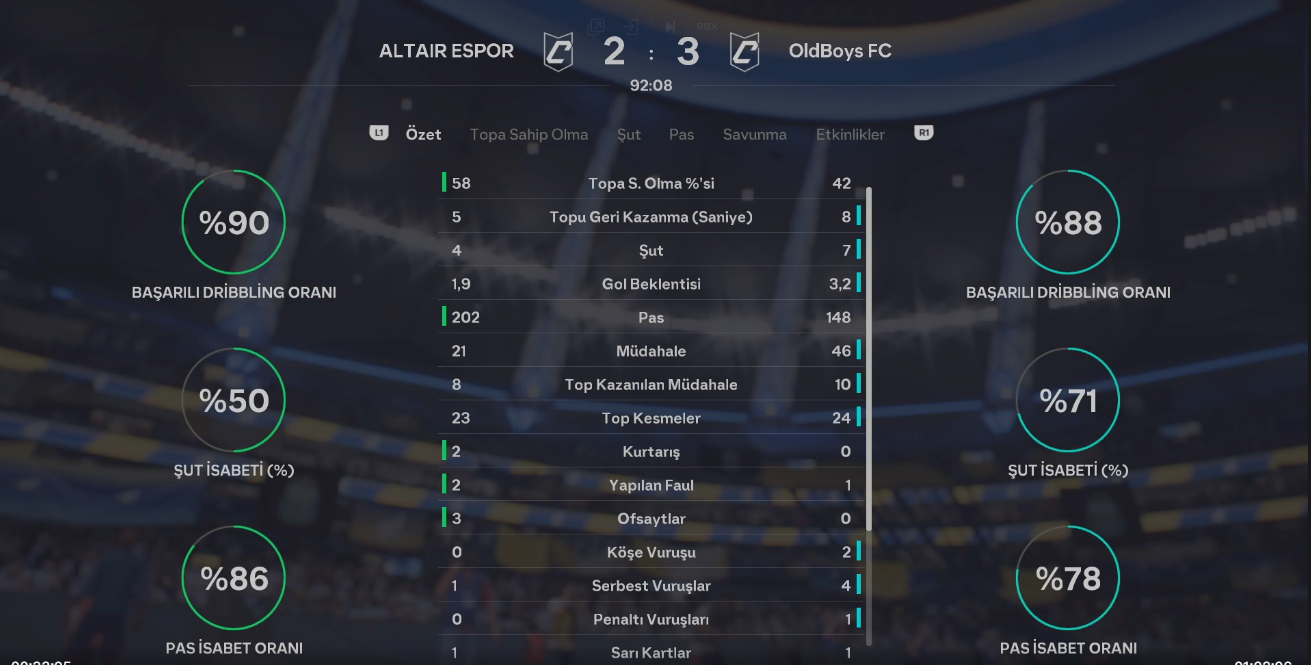Image resolution: width=1311 pixels, height=665 pixels.
Task: Open the Etkinlikler tab
Action: tap(850, 134)
